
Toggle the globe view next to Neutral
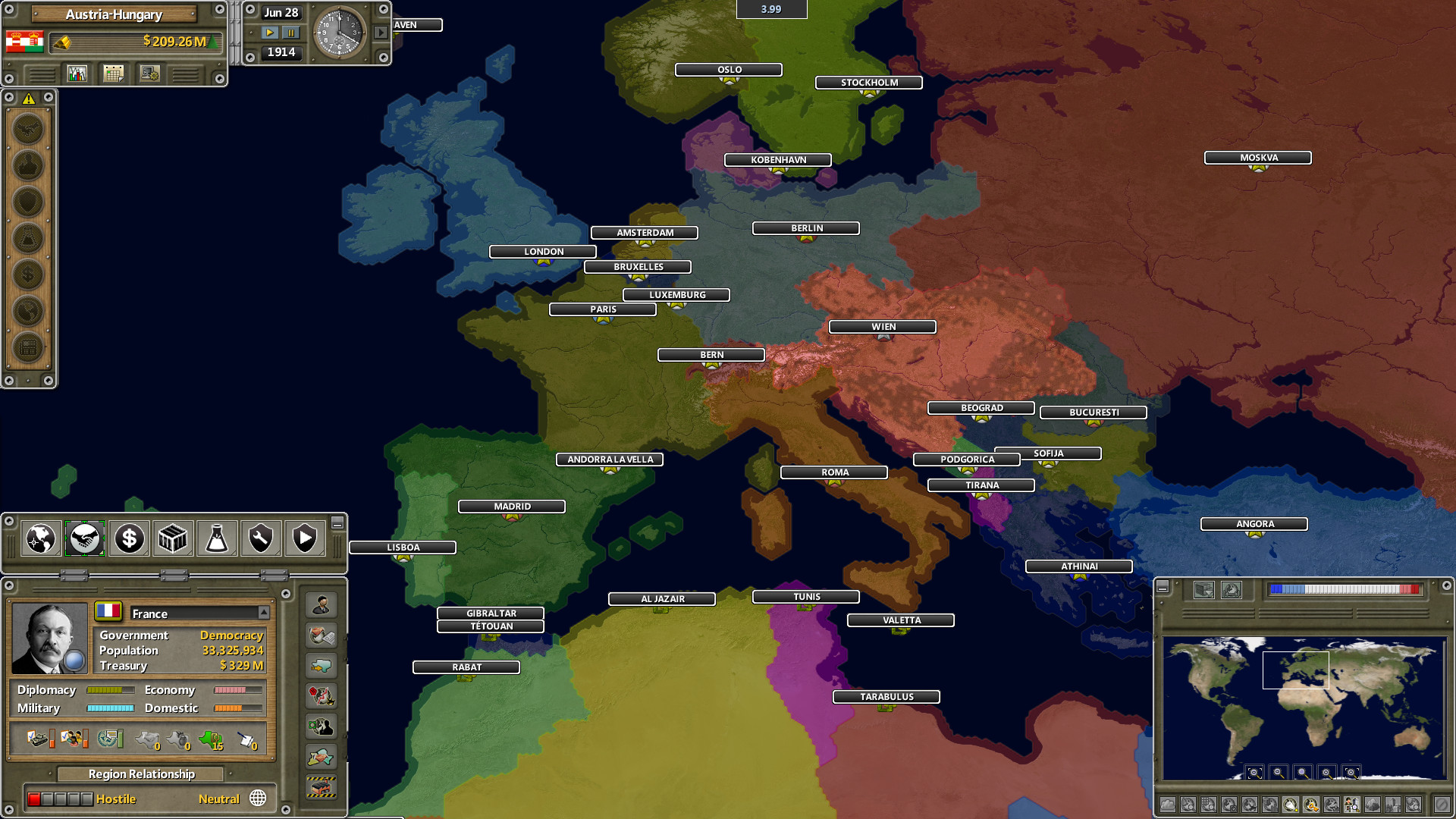tap(258, 799)
